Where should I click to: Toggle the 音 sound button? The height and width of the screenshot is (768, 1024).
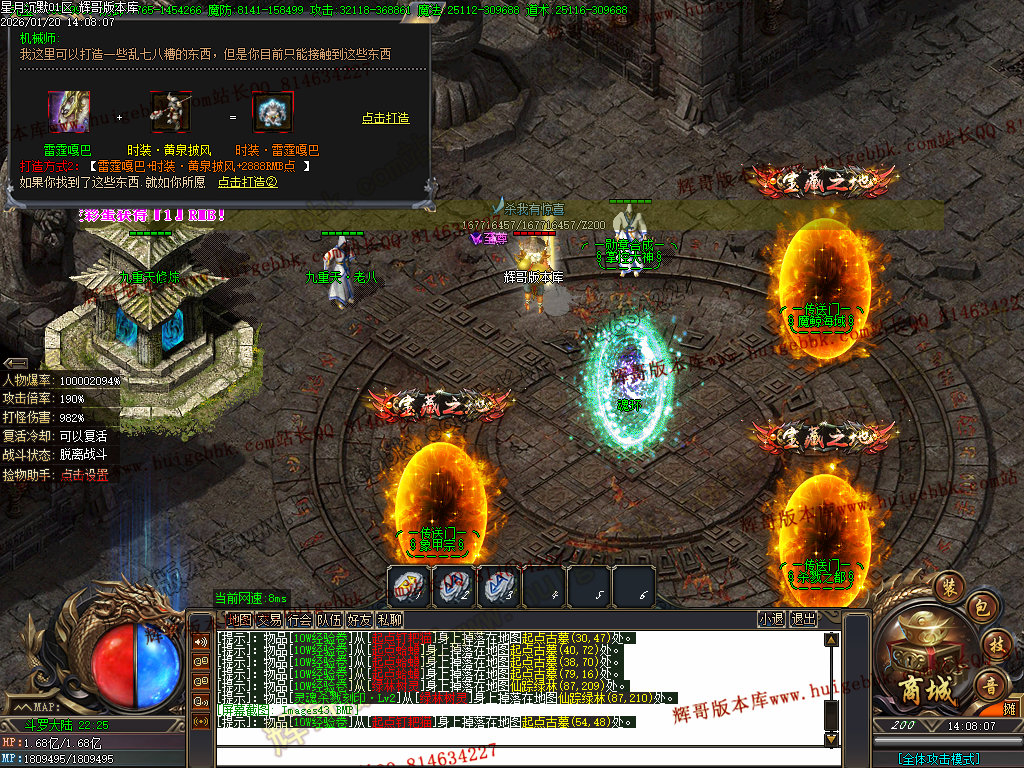point(992,685)
